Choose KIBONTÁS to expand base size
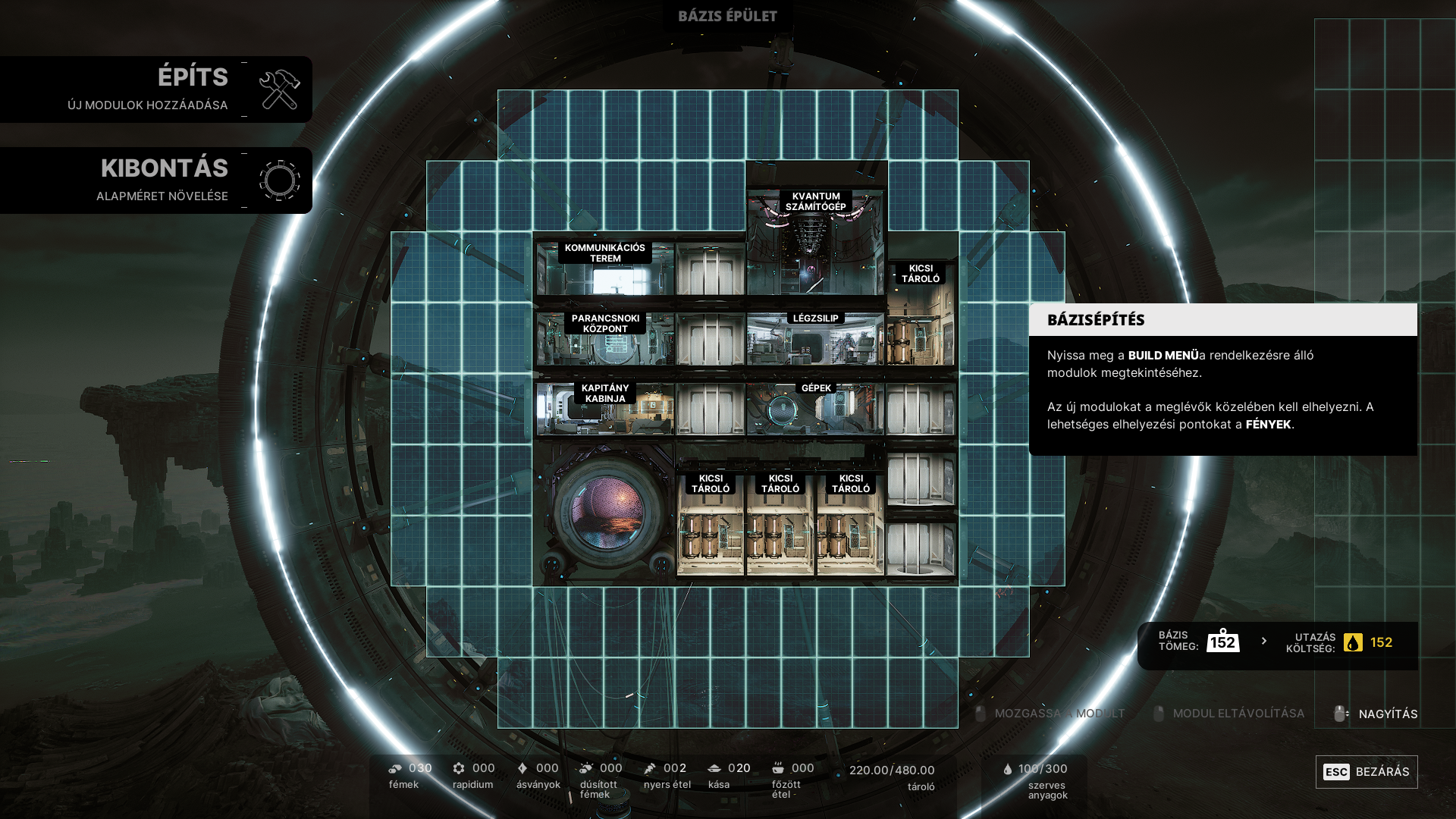 pyautogui.click(x=155, y=180)
